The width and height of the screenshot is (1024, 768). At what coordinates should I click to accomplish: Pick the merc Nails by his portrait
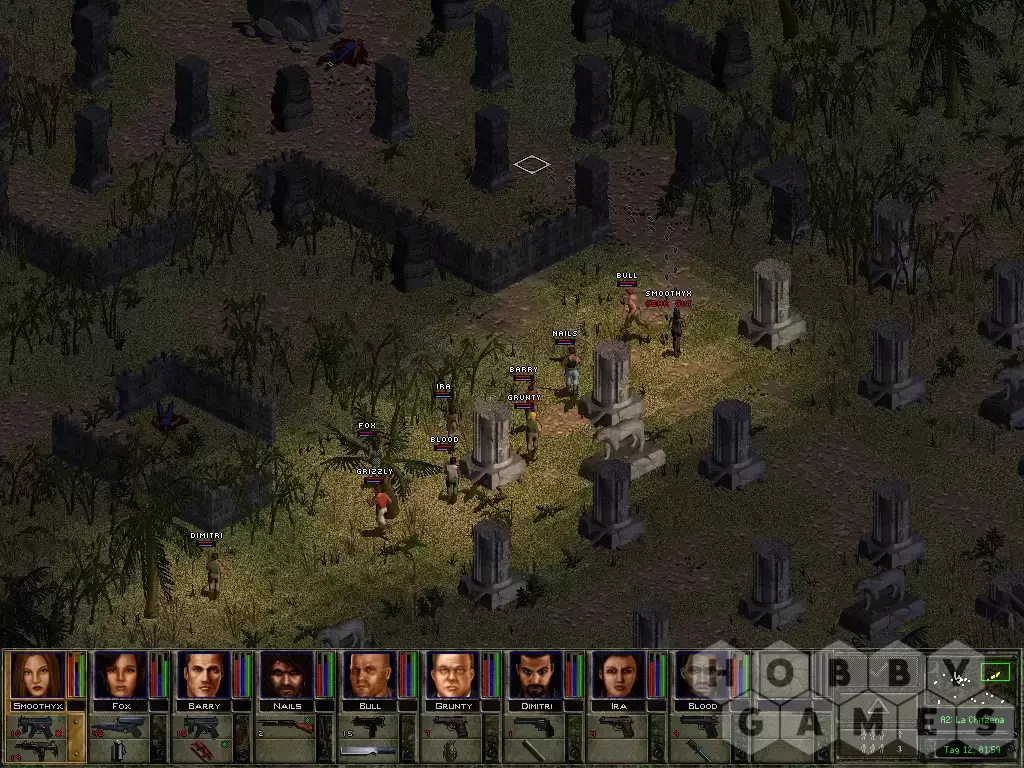(x=287, y=676)
